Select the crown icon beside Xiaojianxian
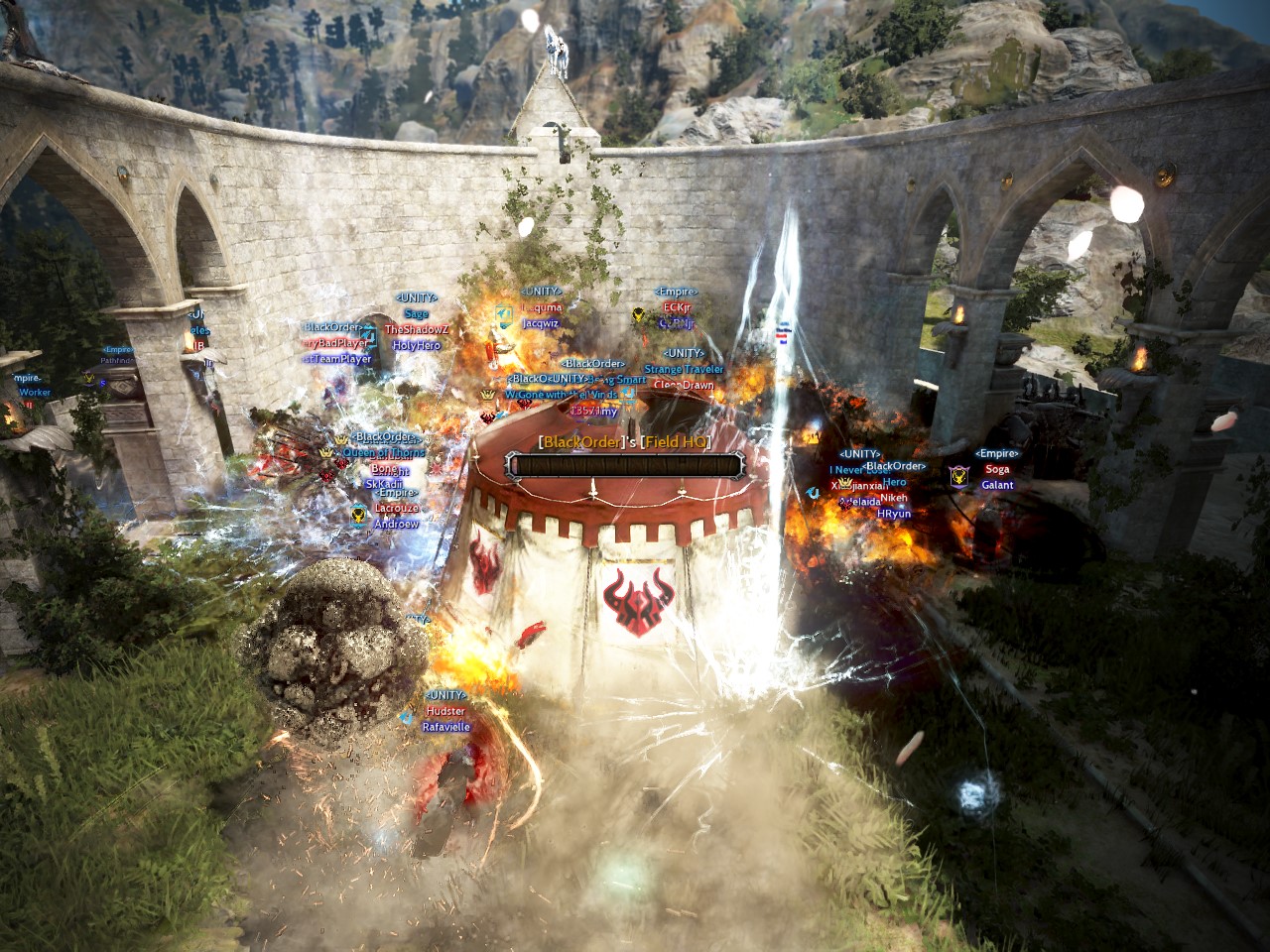Image resolution: width=1270 pixels, height=952 pixels. point(846,482)
